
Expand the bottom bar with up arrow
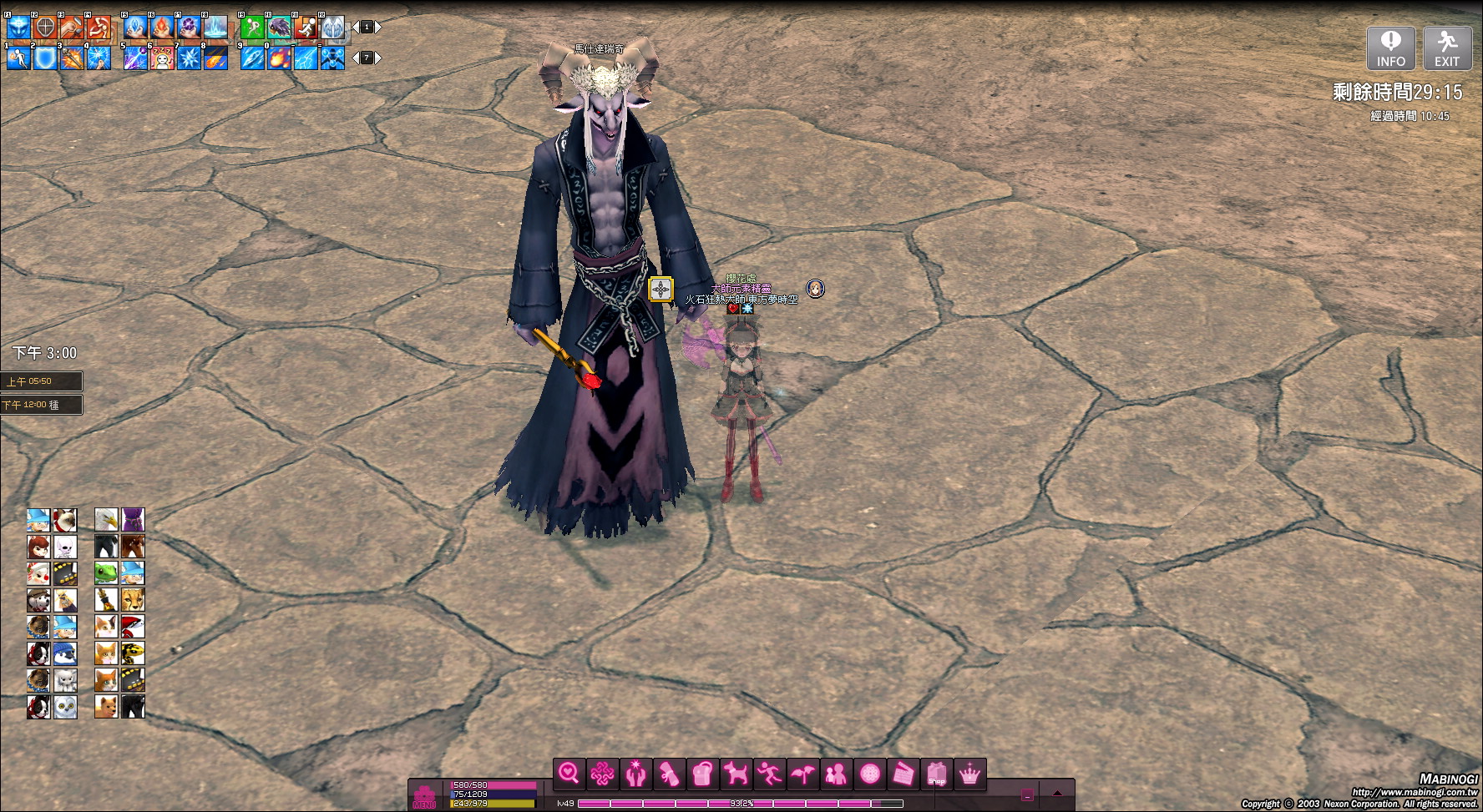pos(1057,794)
